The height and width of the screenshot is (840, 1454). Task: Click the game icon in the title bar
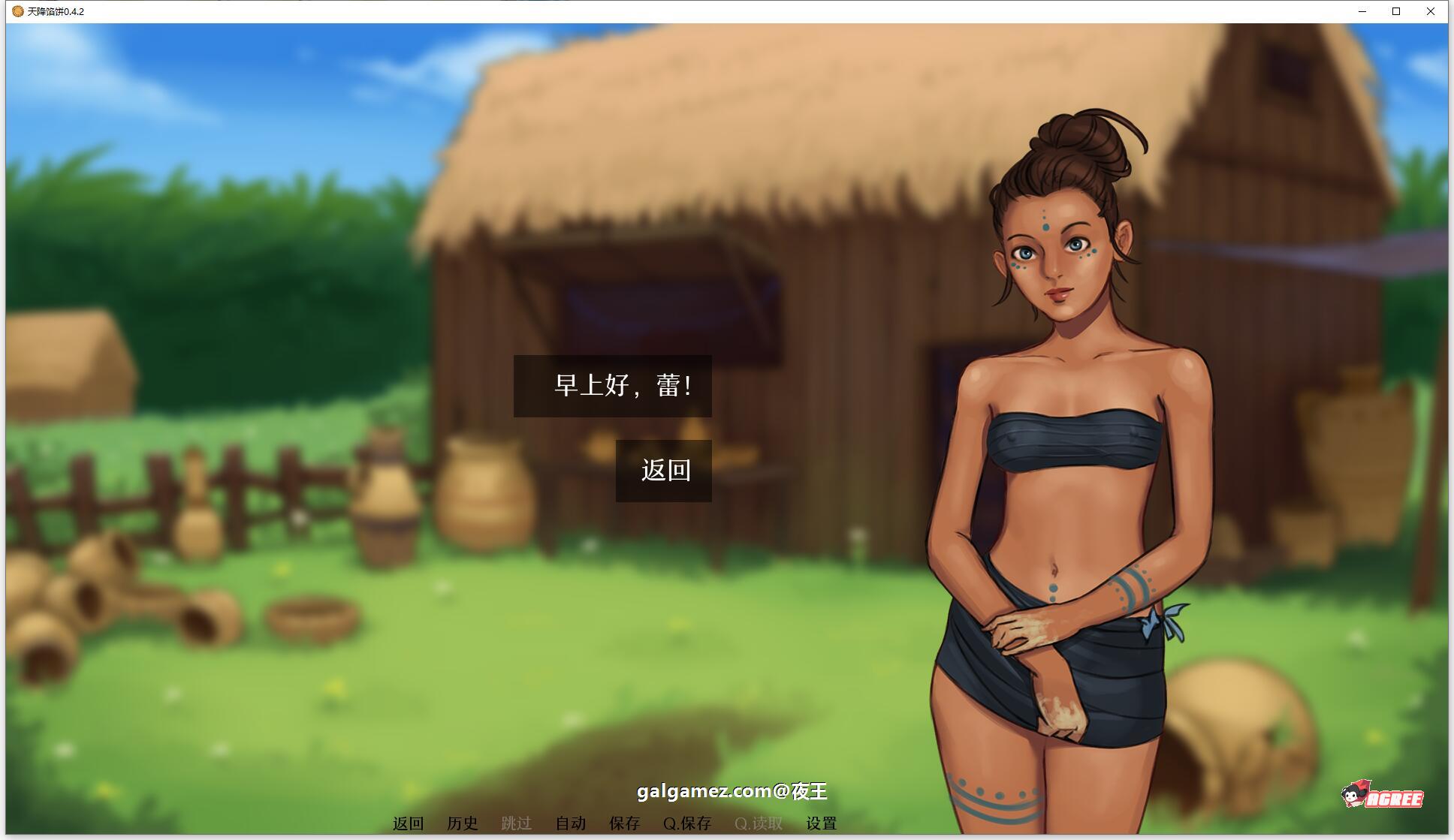coord(17,11)
